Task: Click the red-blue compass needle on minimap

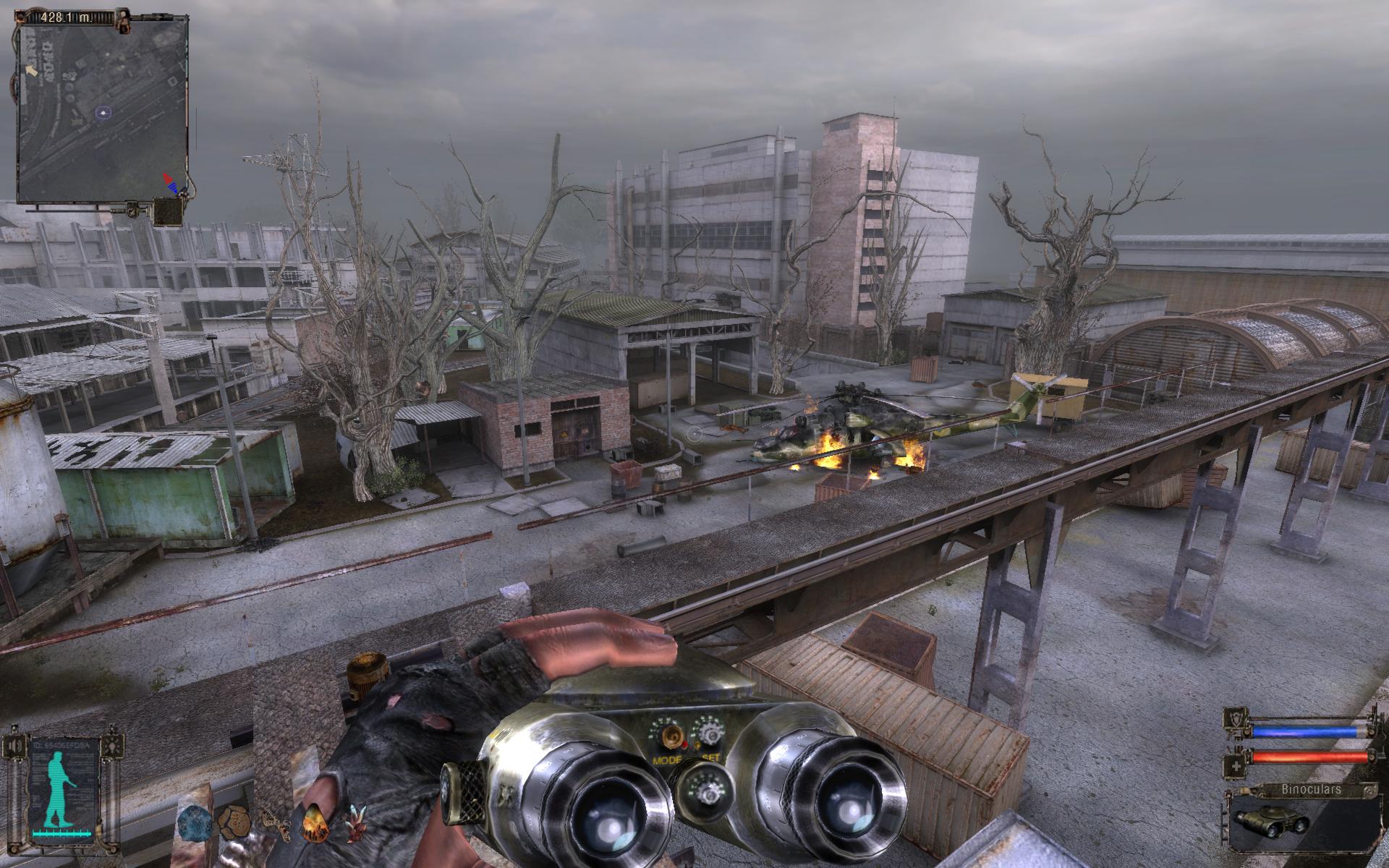Action: click(171, 182)
